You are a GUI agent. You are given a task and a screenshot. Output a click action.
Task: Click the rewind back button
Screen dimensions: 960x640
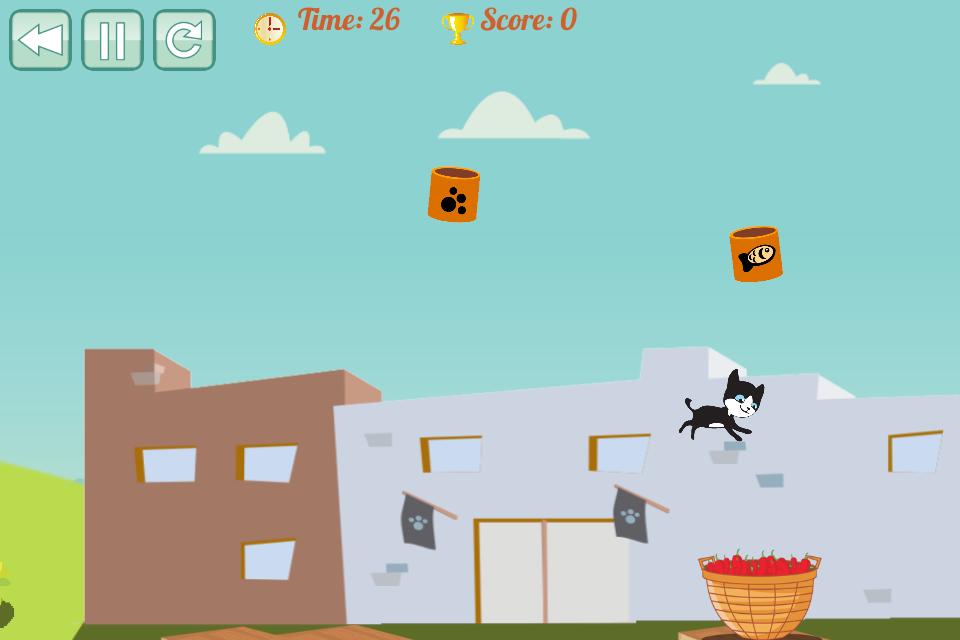point(40,40)
